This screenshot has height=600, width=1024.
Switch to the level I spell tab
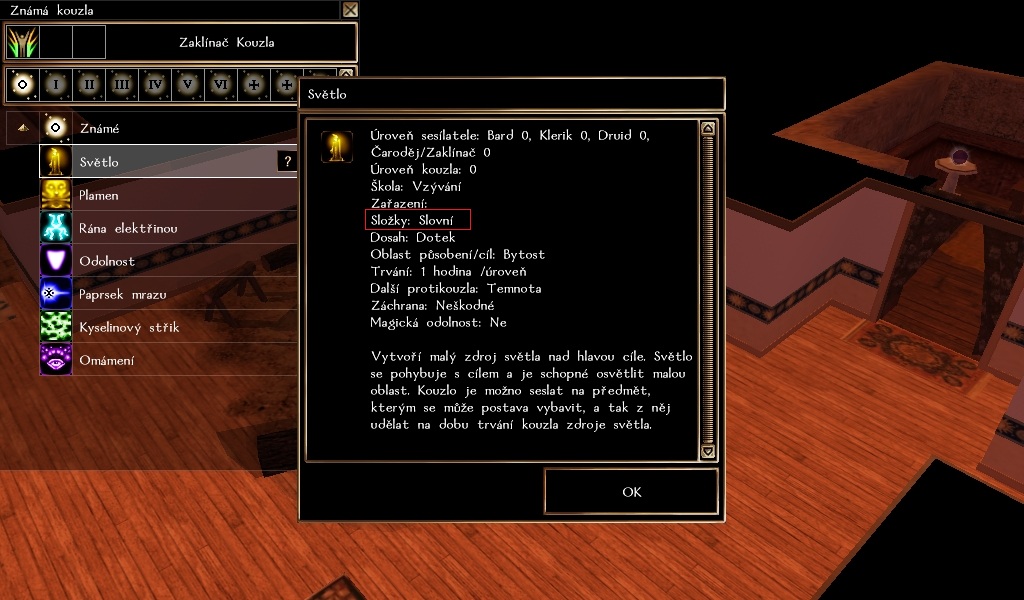pos(55,85)
